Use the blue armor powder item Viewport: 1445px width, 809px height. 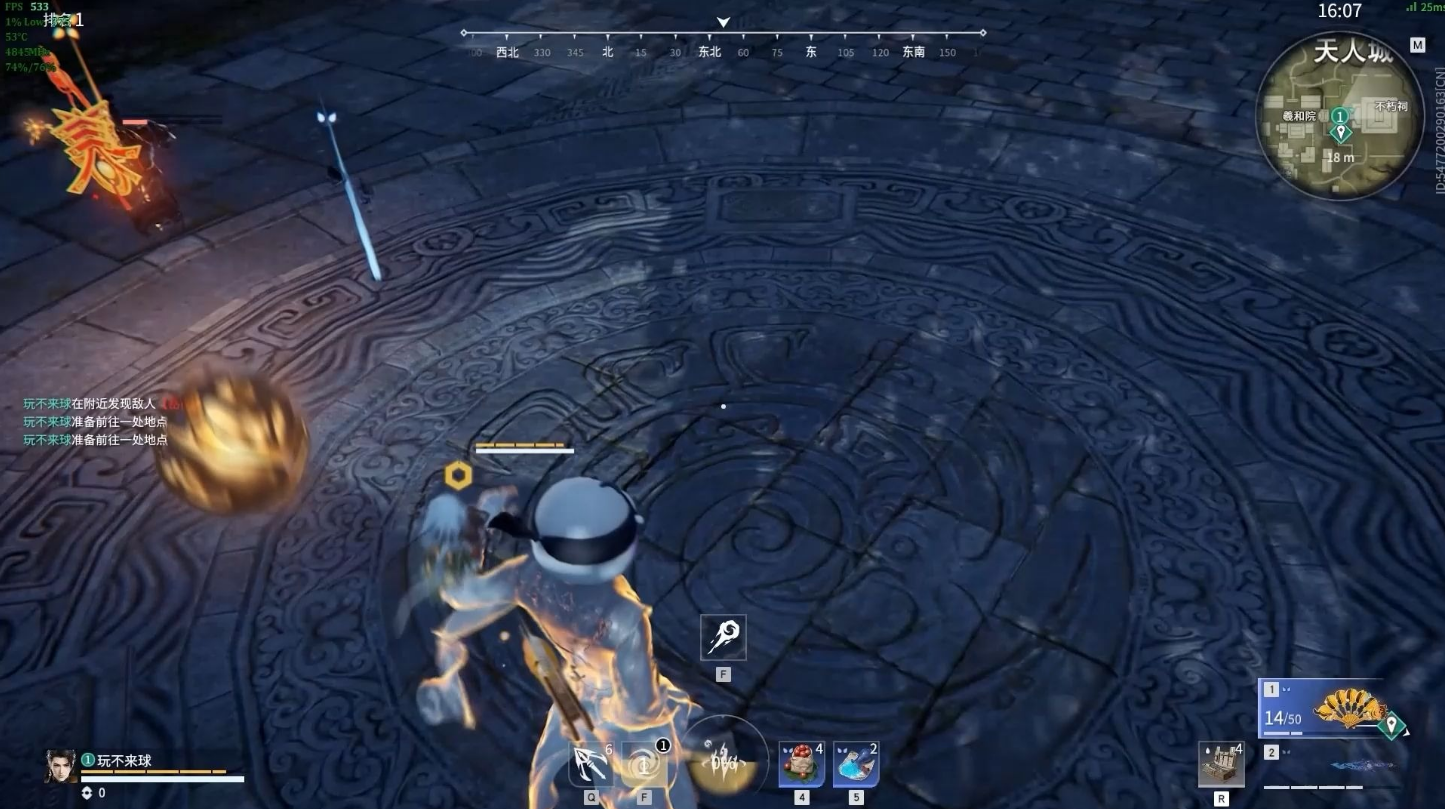pos(856,765)
